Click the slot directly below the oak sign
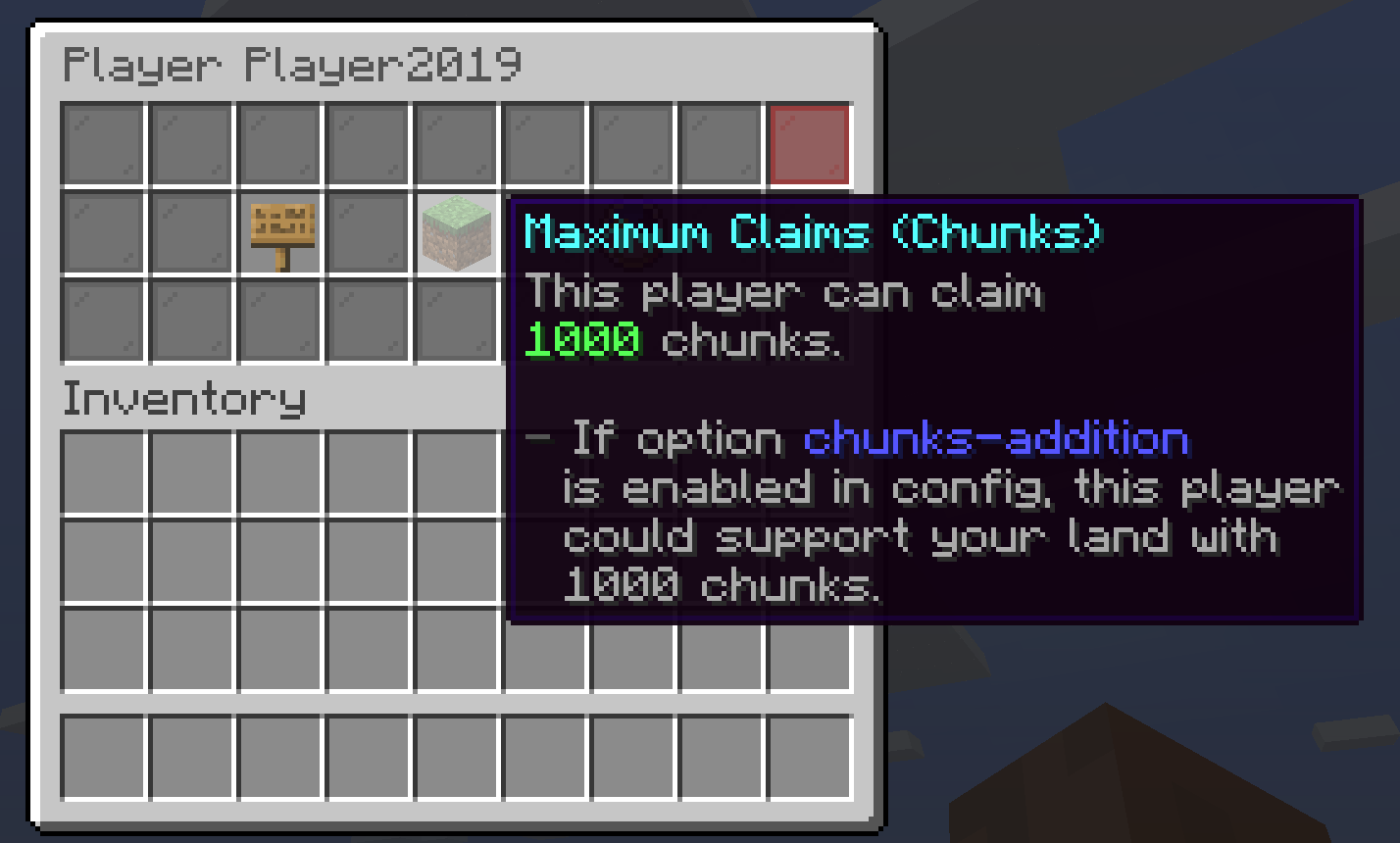The width and height of the screenshot is (1400, 843). coord(281,321)
